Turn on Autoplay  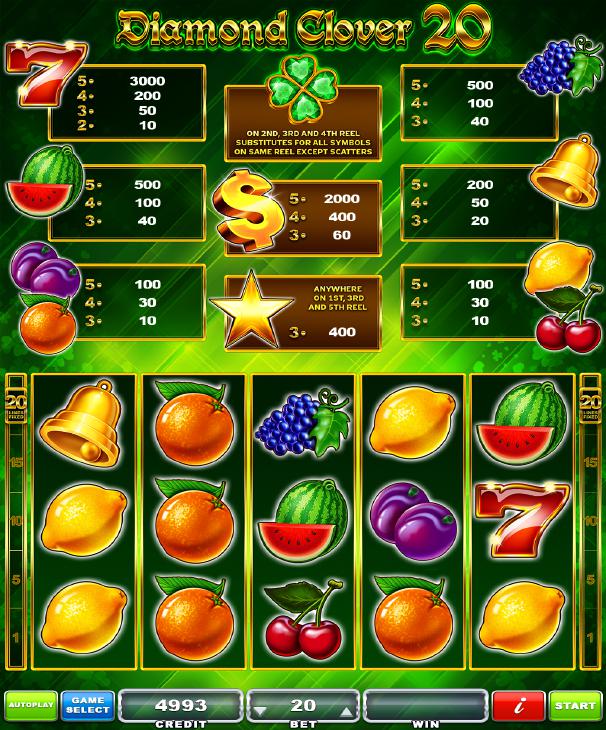(x=30, y=706)
